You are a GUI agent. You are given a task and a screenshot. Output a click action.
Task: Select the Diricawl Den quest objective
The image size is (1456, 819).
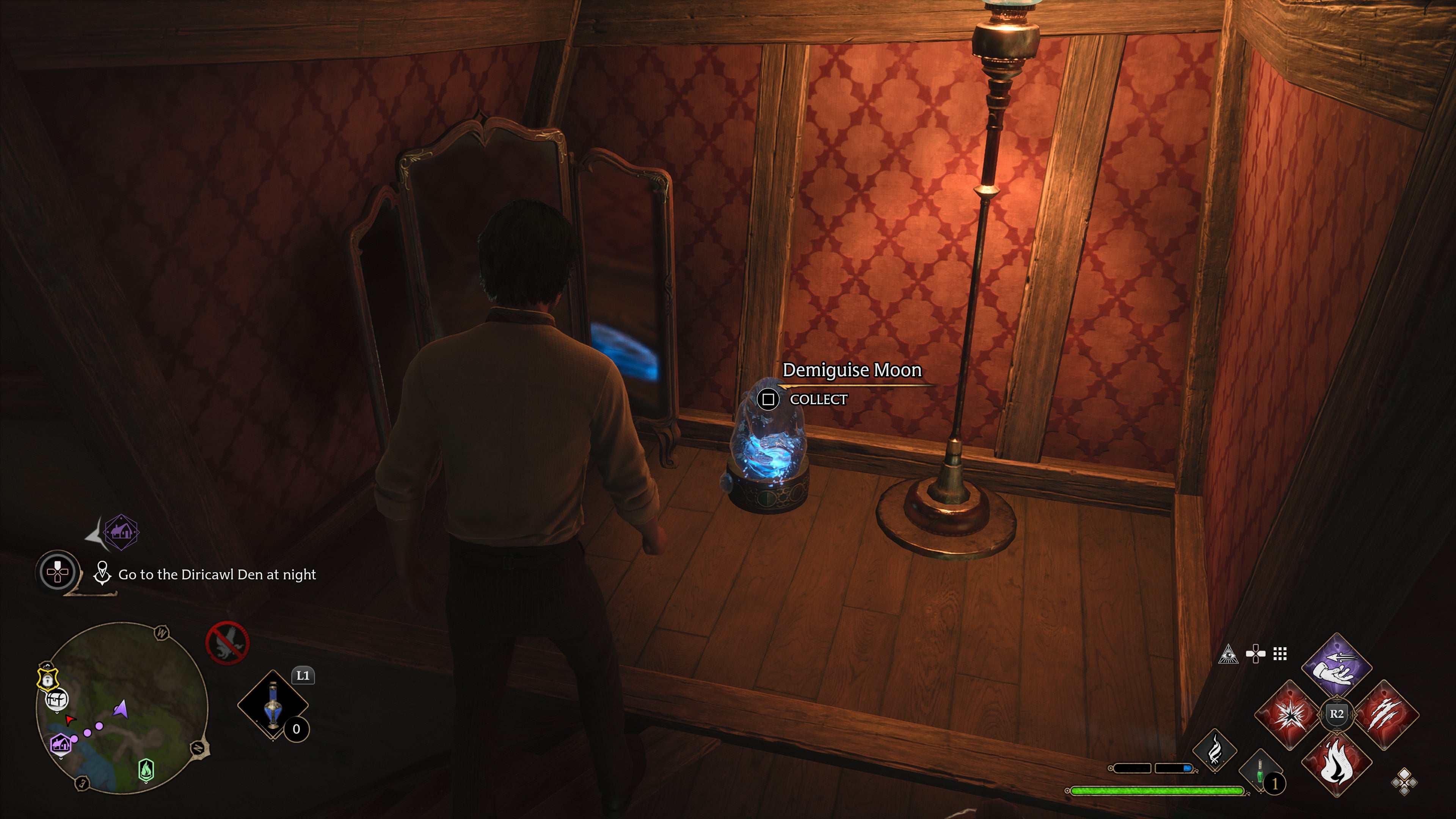coord(217,575)
